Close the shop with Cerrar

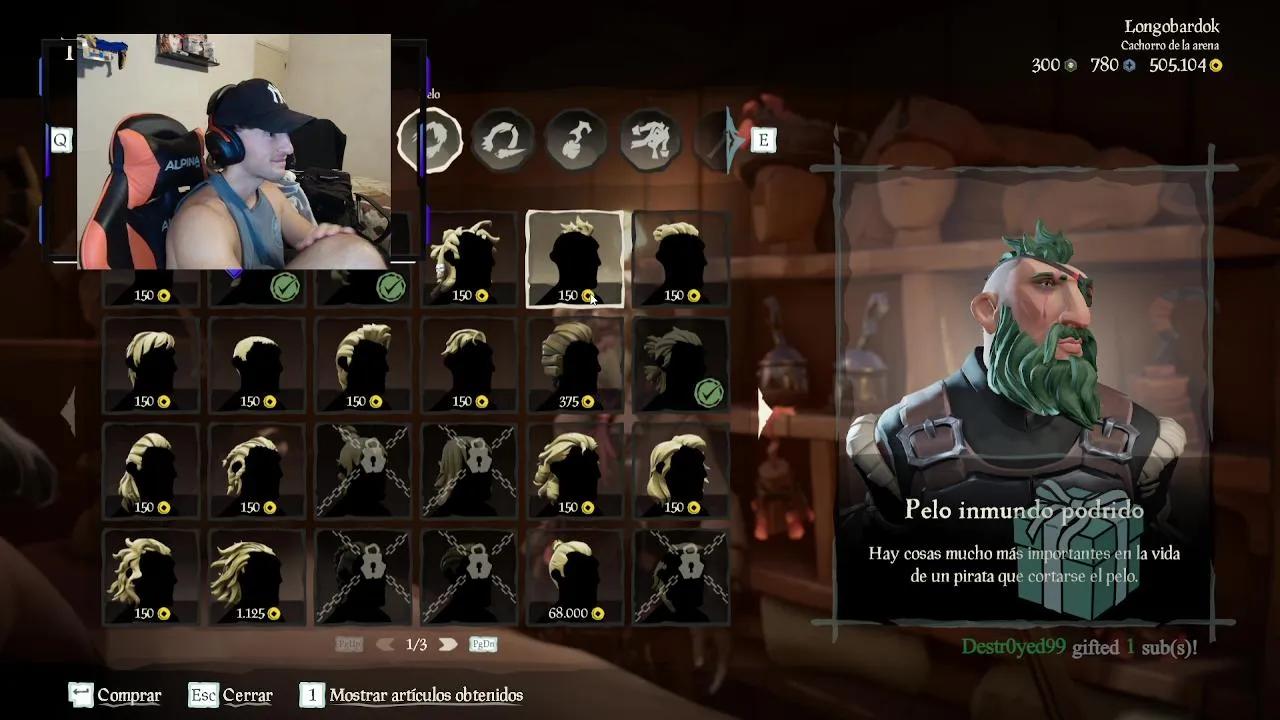pyautogui.click(x=231, y=695)
